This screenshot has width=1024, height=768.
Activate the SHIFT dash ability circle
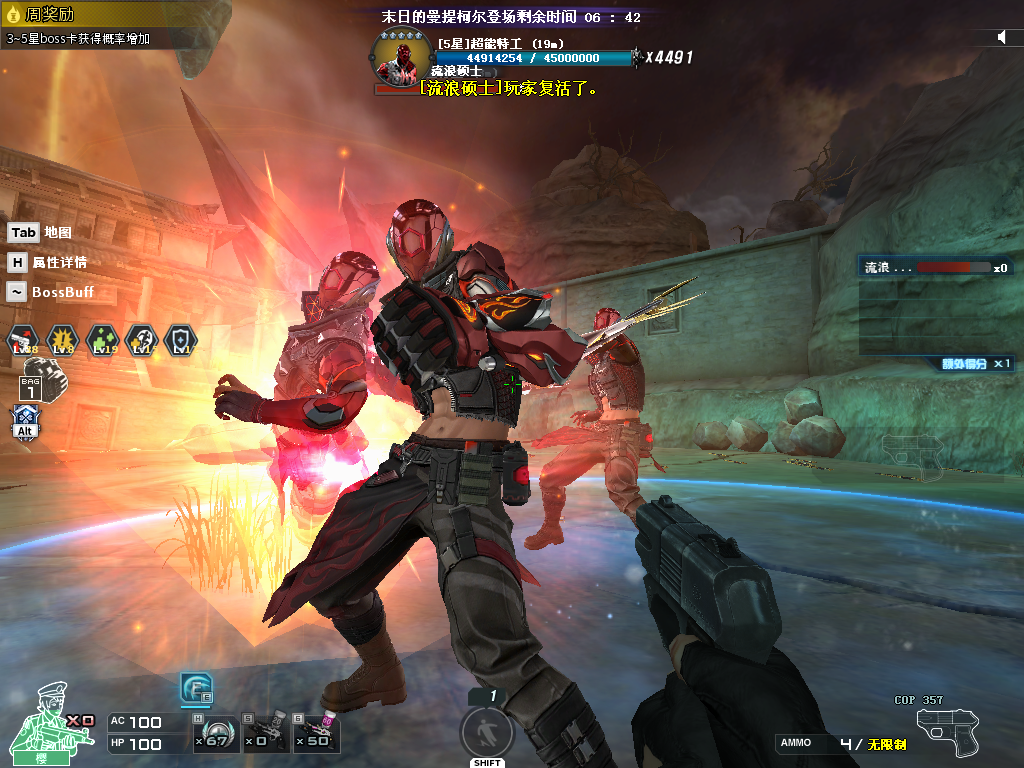click(487, 732)
